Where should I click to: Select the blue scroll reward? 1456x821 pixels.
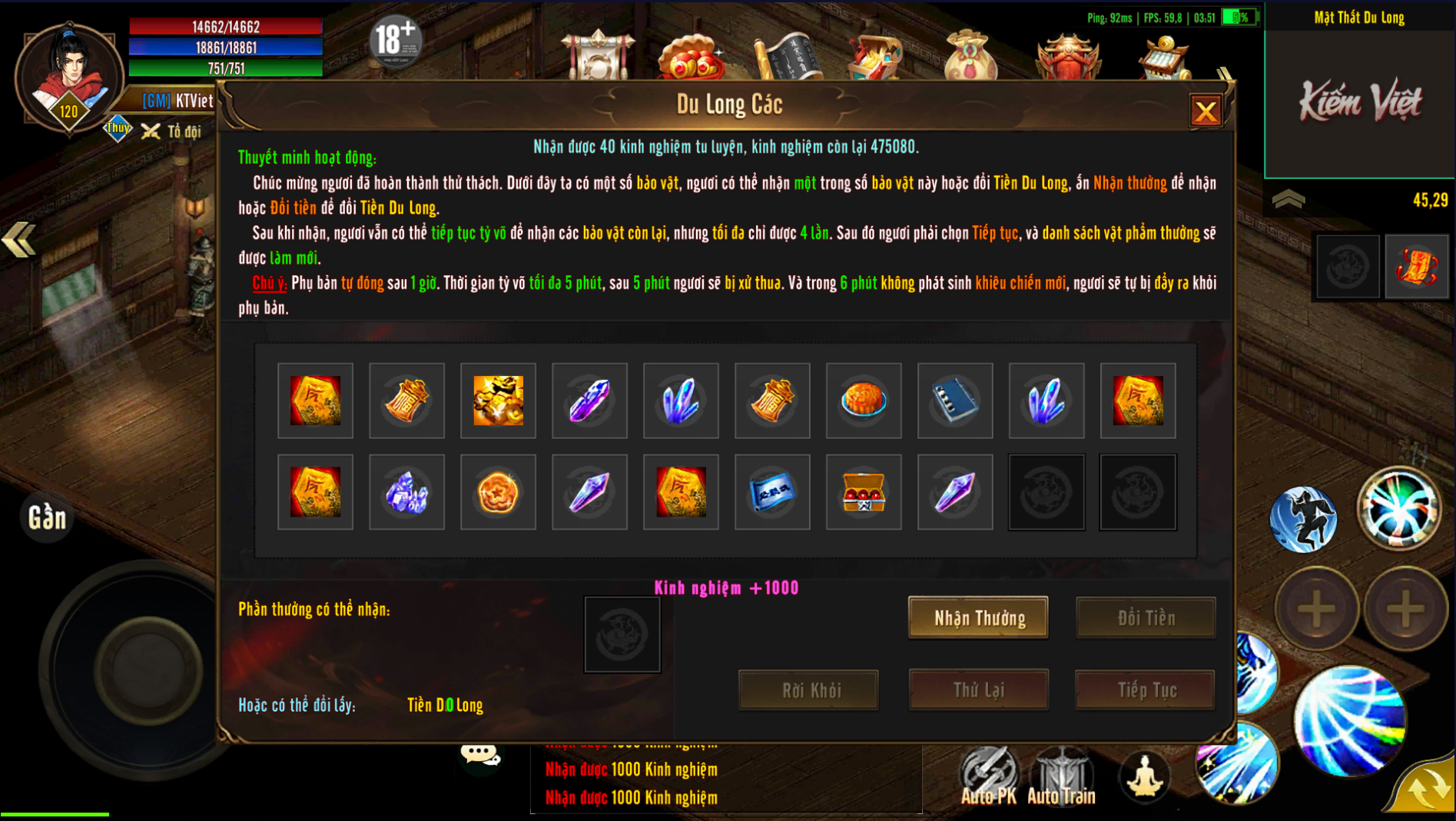point(772,492)
